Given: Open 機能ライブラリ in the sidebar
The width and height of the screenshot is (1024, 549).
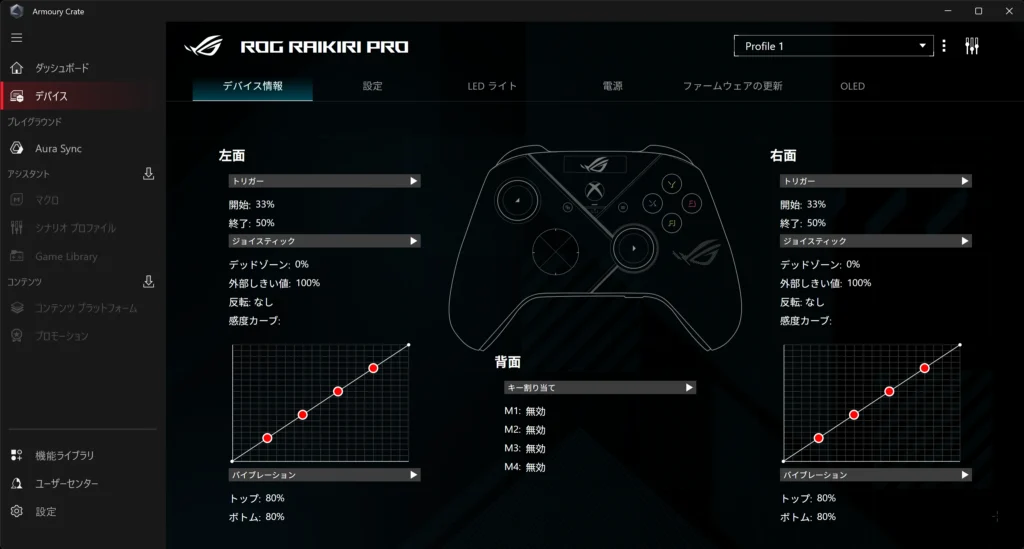Looking at the screenshot, I should pyautogui.click(x=64, y=455).
